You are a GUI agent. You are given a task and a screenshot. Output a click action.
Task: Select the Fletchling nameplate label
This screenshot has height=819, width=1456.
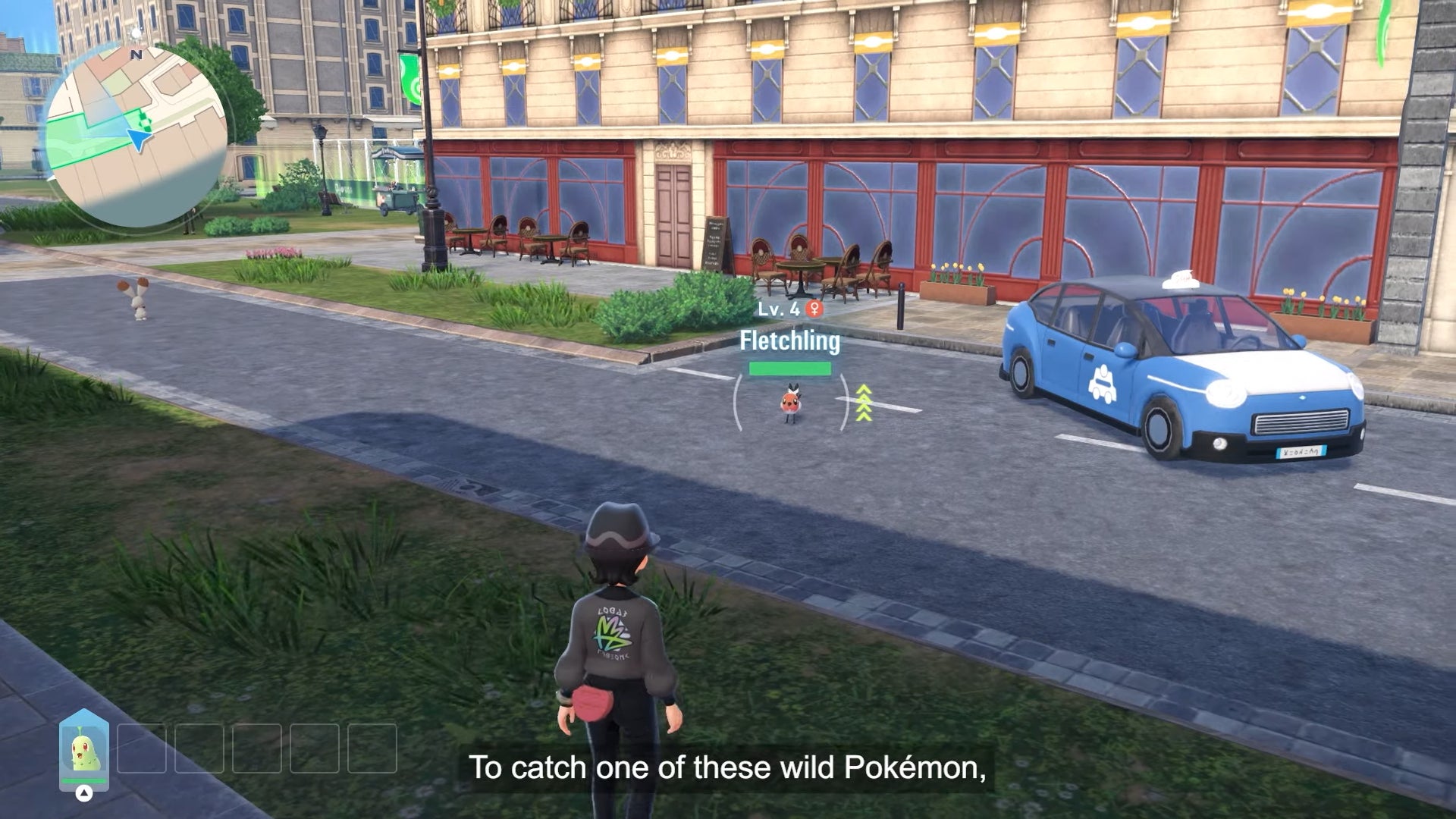[789, 341]
